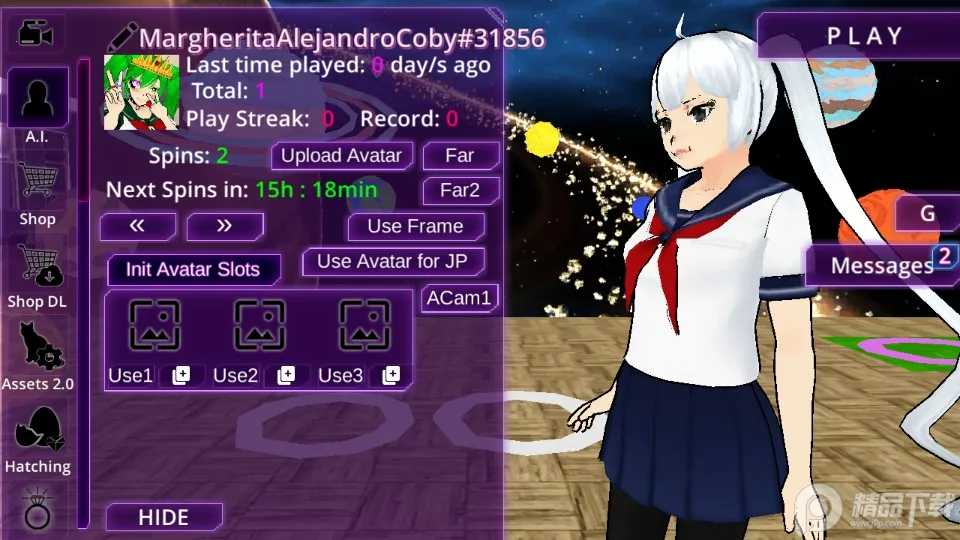Hide the profile panel
Viewport: 960px width, 540px height.
(x=163, y=517)
